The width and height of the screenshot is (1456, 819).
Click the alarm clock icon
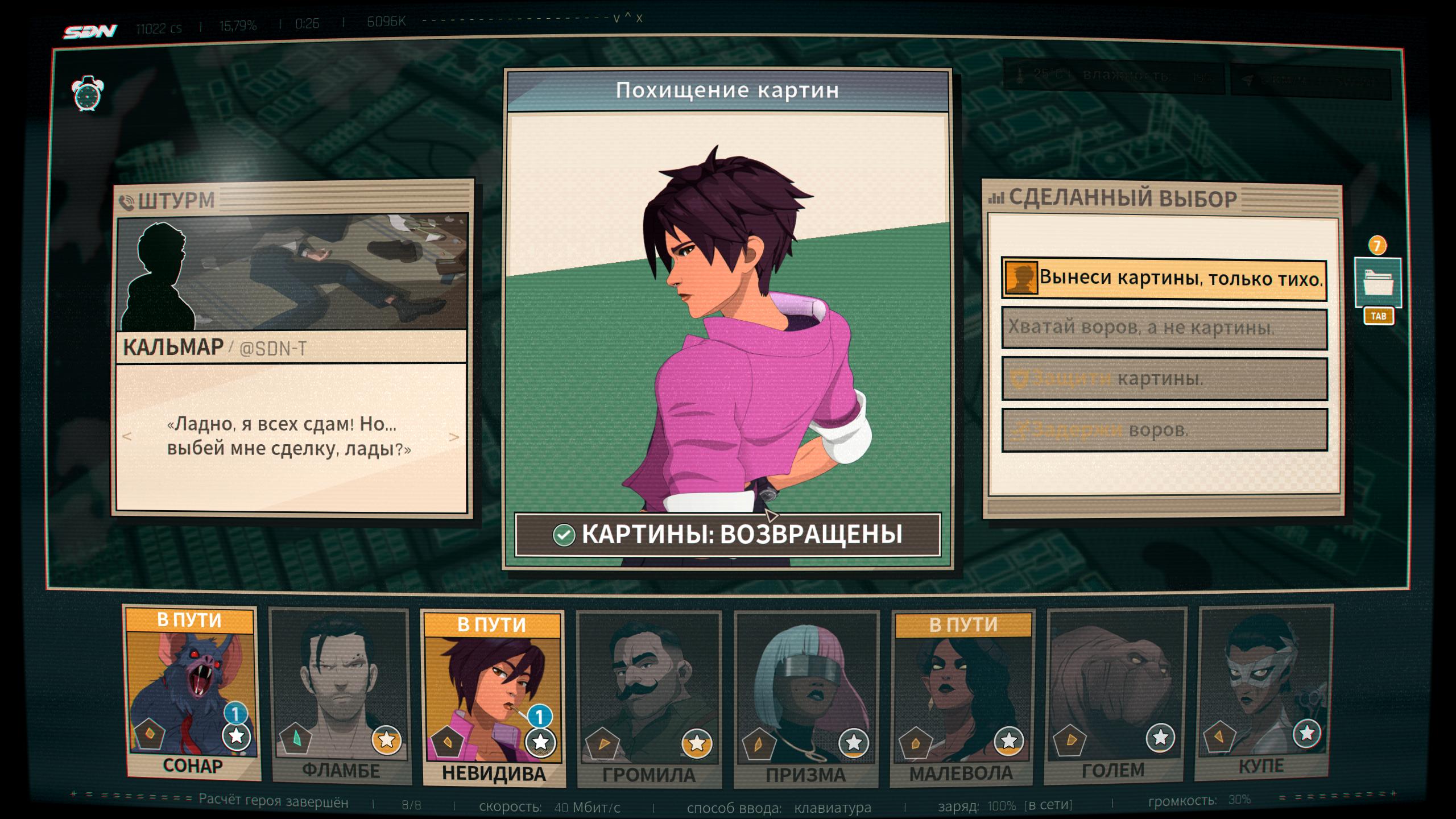(88, 94)
